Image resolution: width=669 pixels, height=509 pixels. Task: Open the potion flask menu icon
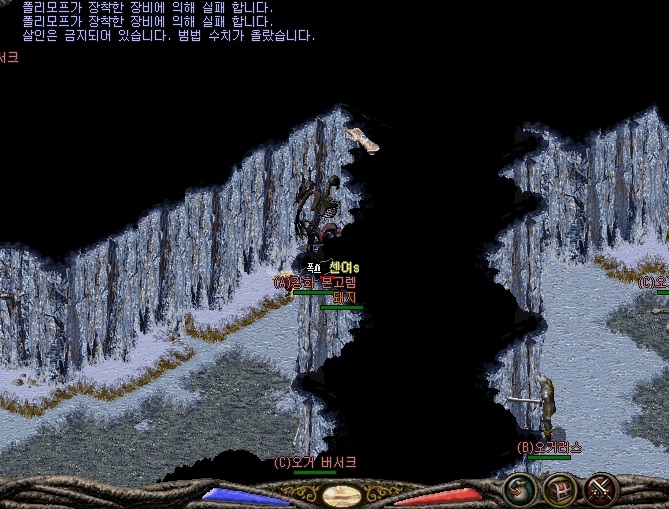pos(520,489)
